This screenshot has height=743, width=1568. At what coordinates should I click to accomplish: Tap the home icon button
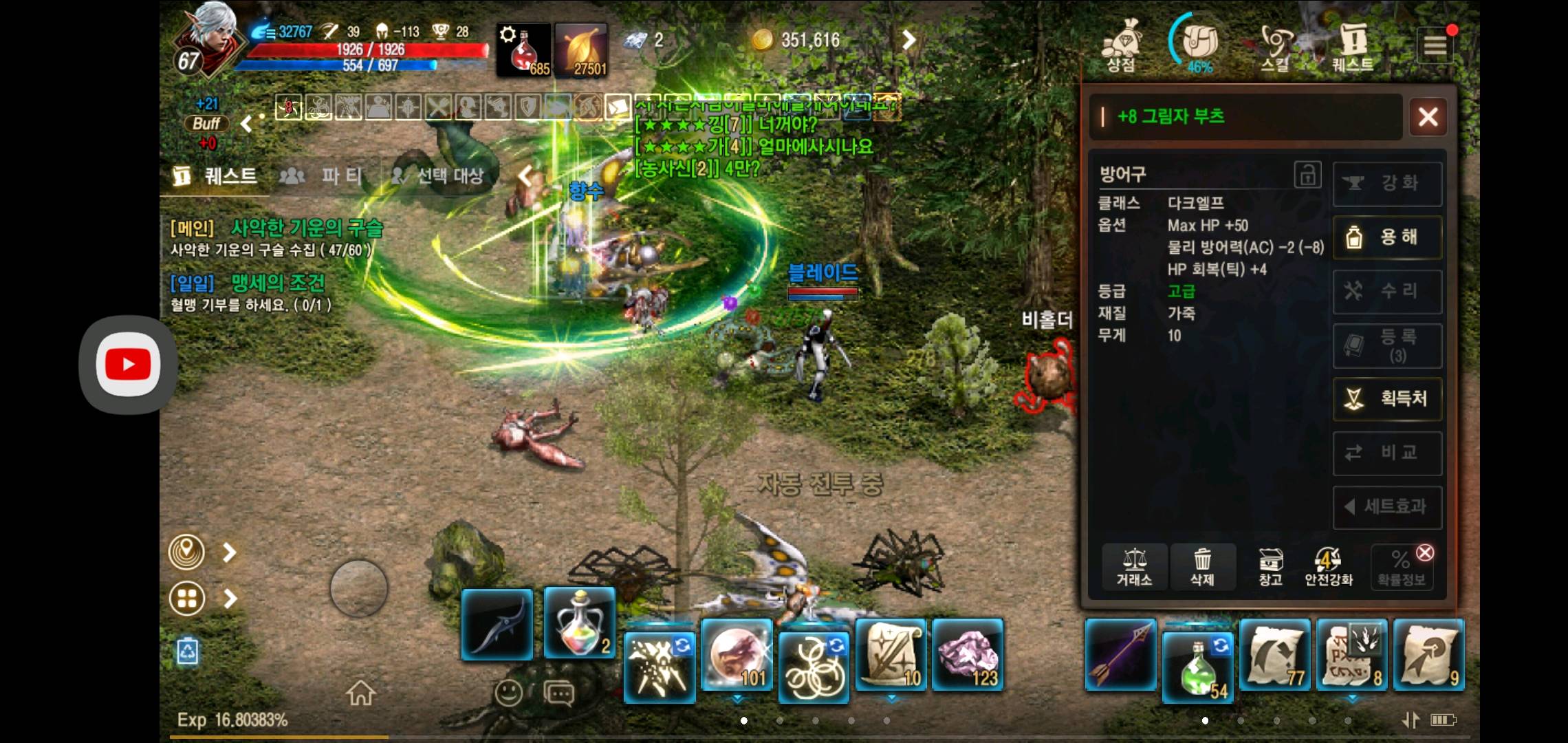(360, 693)
